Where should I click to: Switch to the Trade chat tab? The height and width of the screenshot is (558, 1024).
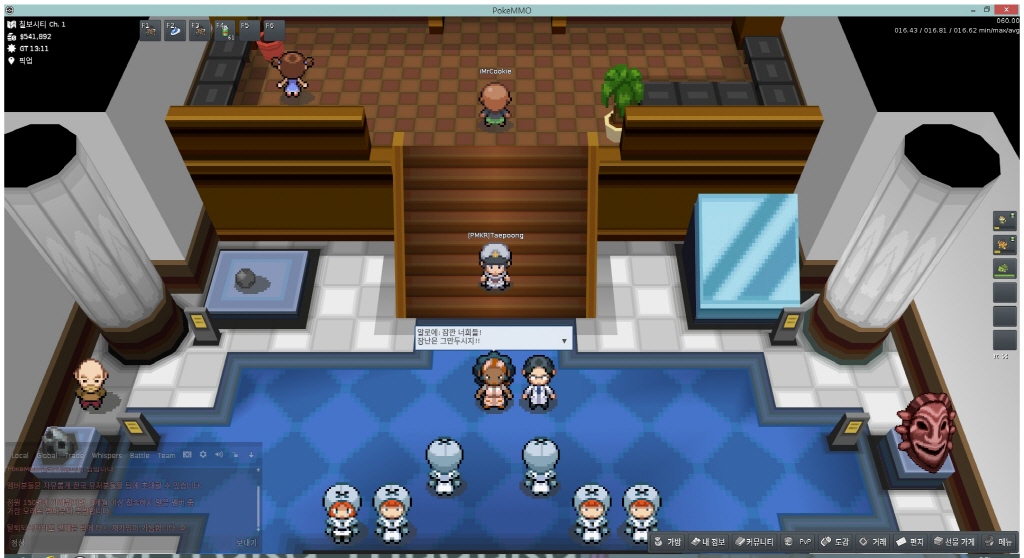75,456
